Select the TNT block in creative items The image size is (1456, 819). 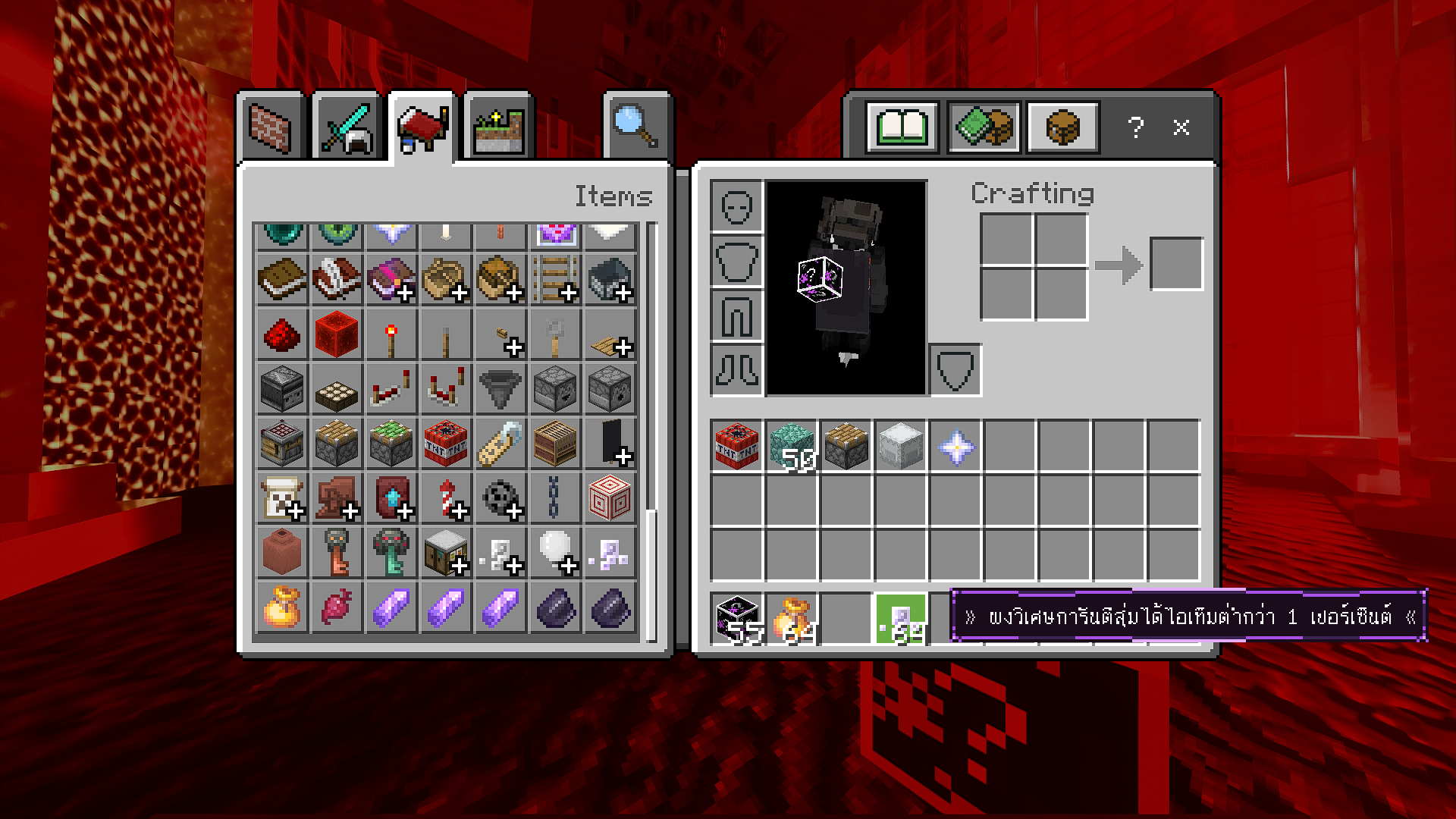pyautogui.click(x=446, y=443)
